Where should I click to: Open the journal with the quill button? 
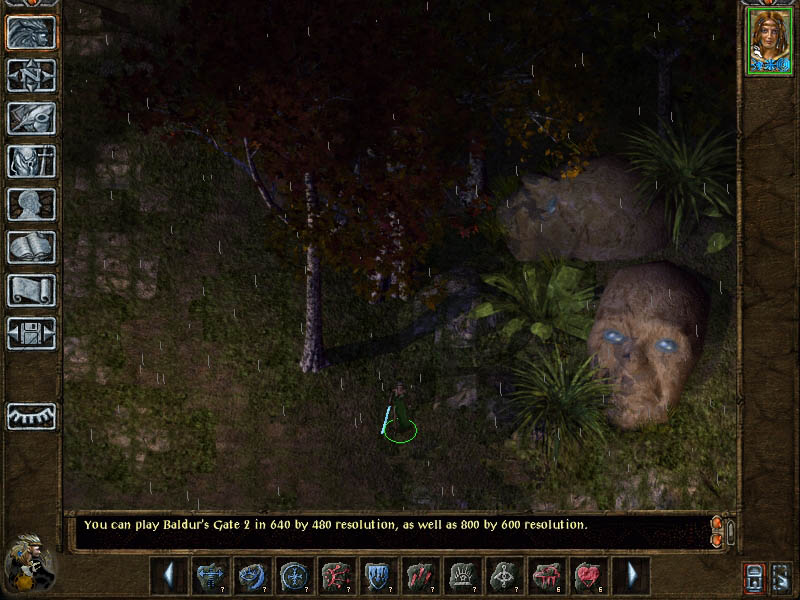pos(31,118)
